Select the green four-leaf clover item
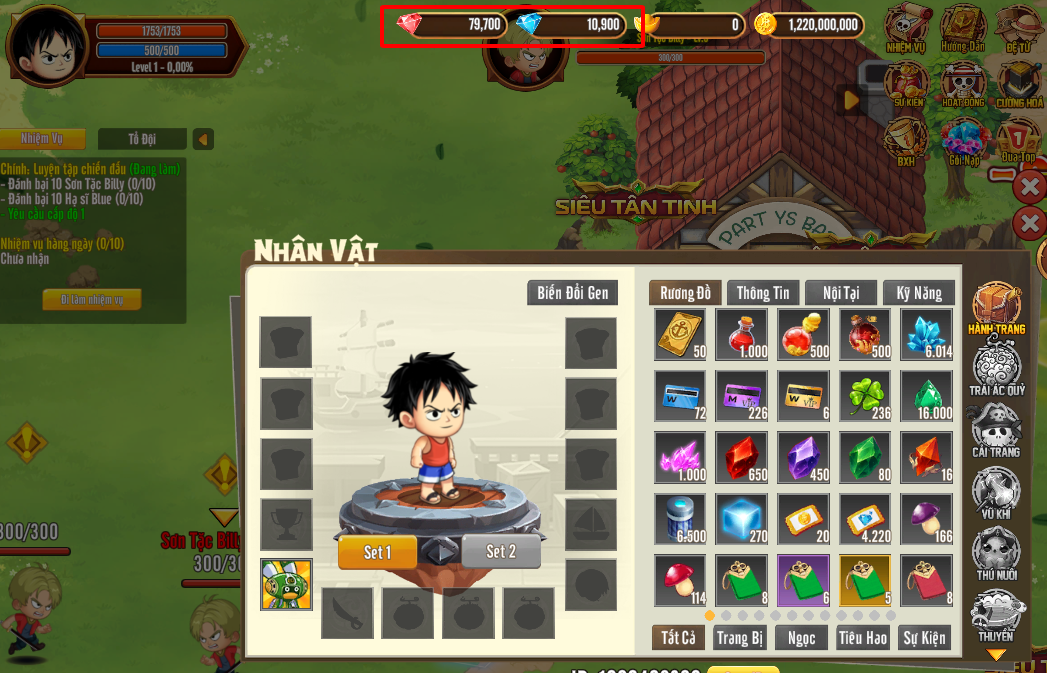 pos(864,396)
